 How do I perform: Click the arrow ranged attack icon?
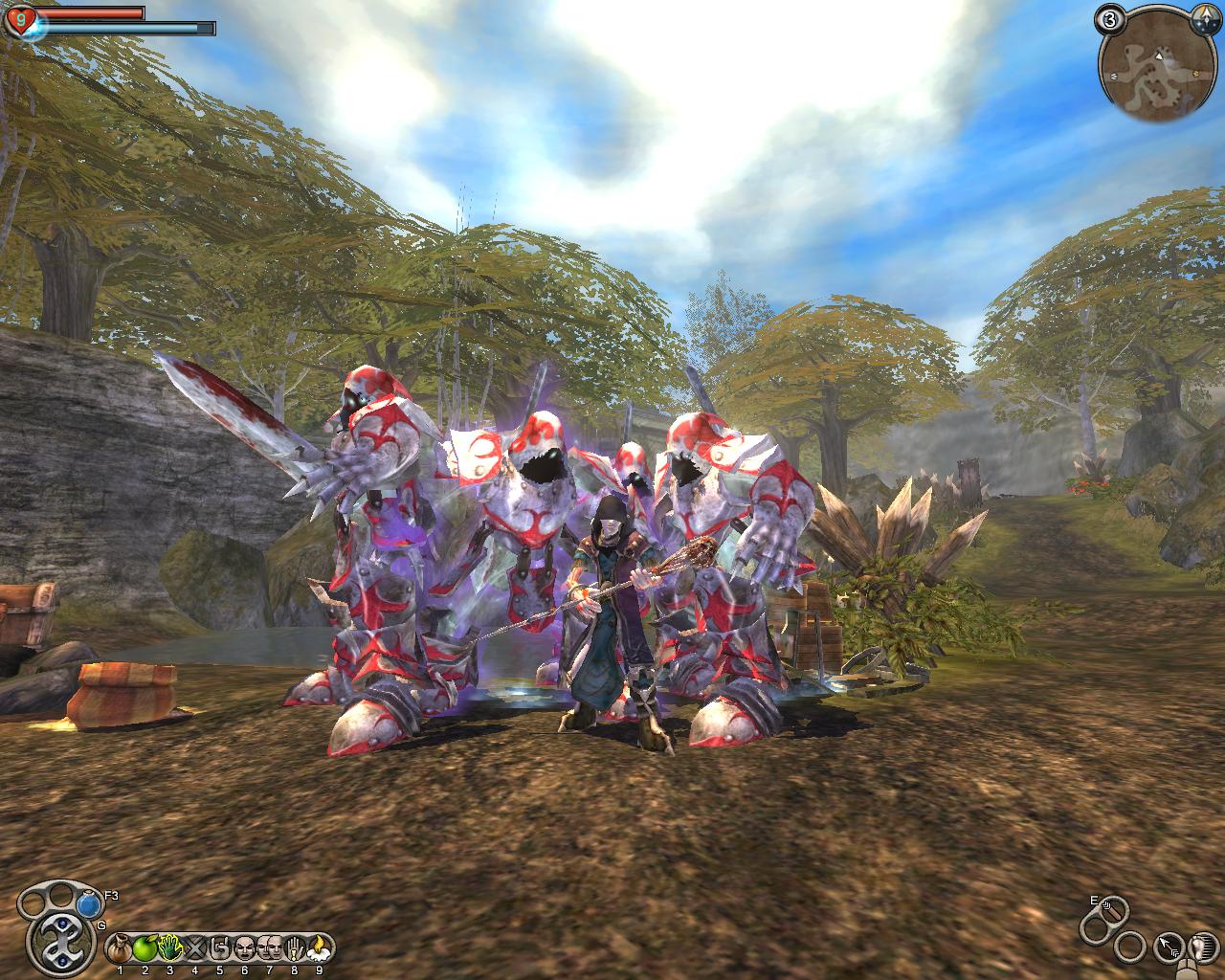point(1168,948)
